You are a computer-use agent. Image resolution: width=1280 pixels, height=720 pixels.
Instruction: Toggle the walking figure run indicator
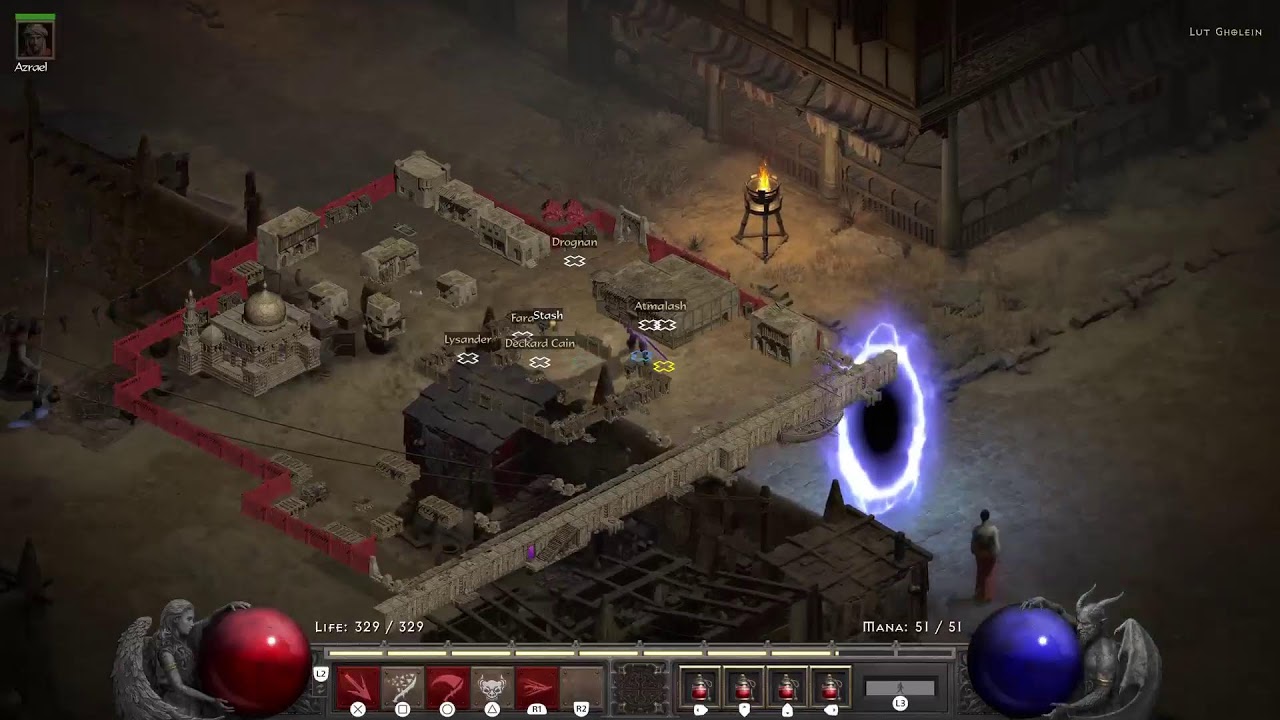point(900,688)
